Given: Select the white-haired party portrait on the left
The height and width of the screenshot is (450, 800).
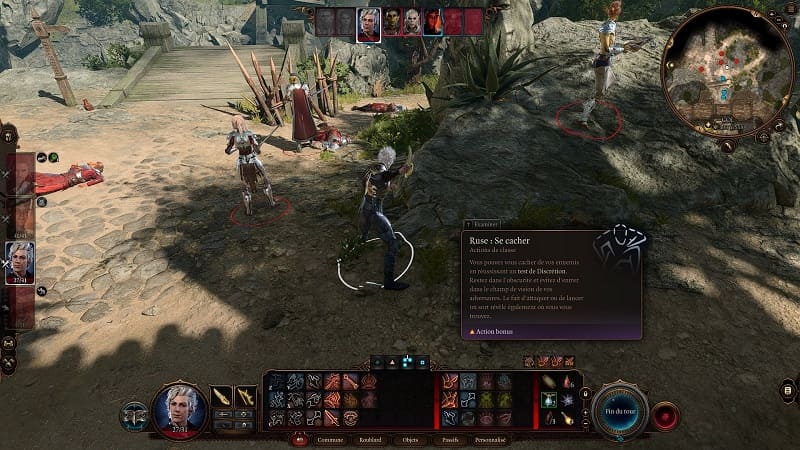Looking at the screenshot, I should [x=20, y=262].
